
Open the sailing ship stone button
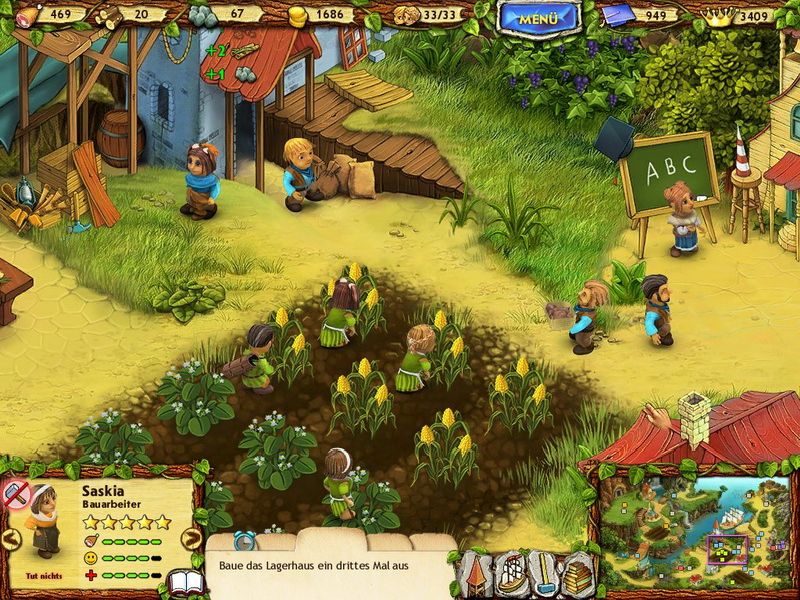[512, 575]
